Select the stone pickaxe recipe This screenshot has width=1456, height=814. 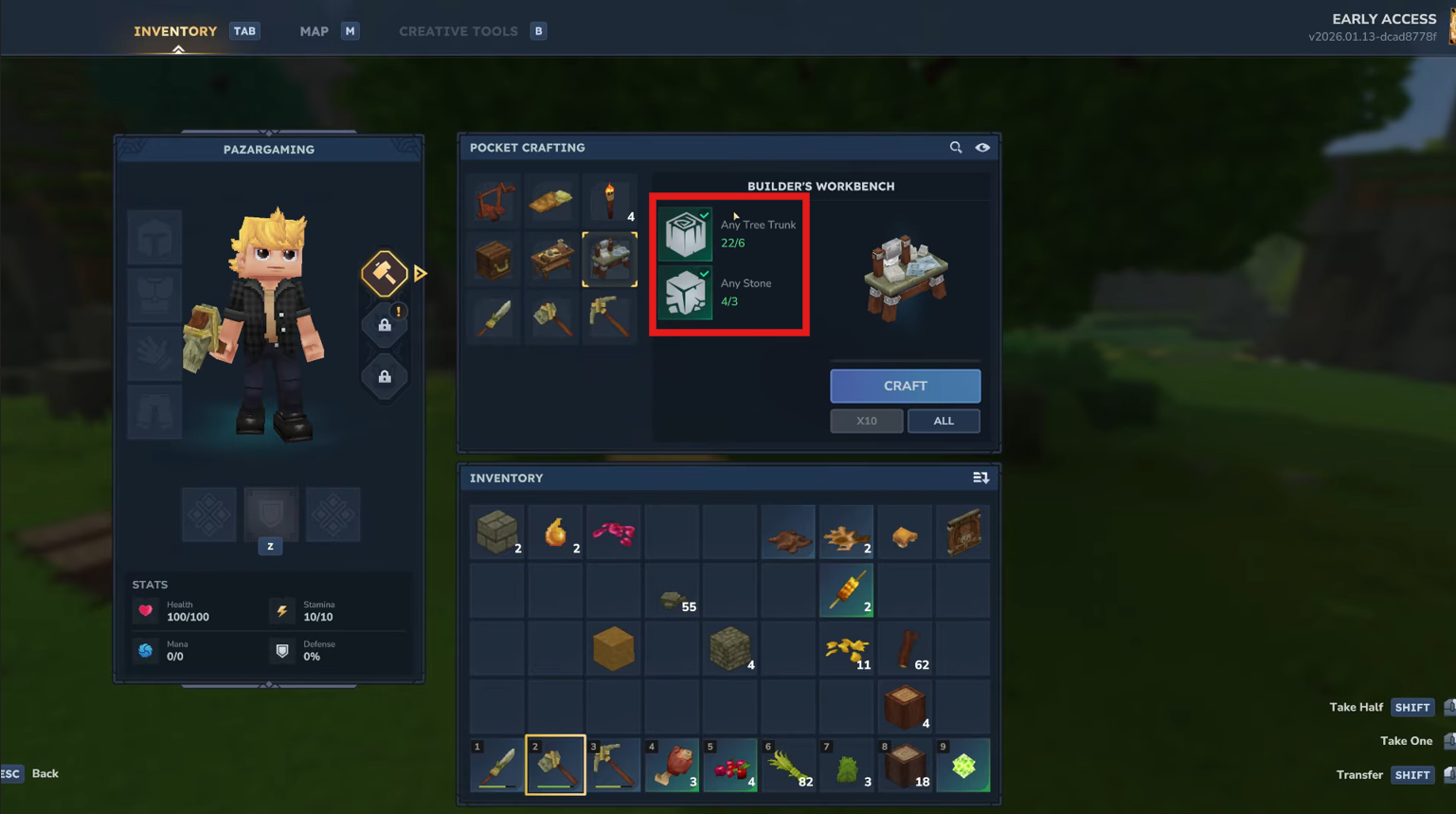tap(609, 317)
